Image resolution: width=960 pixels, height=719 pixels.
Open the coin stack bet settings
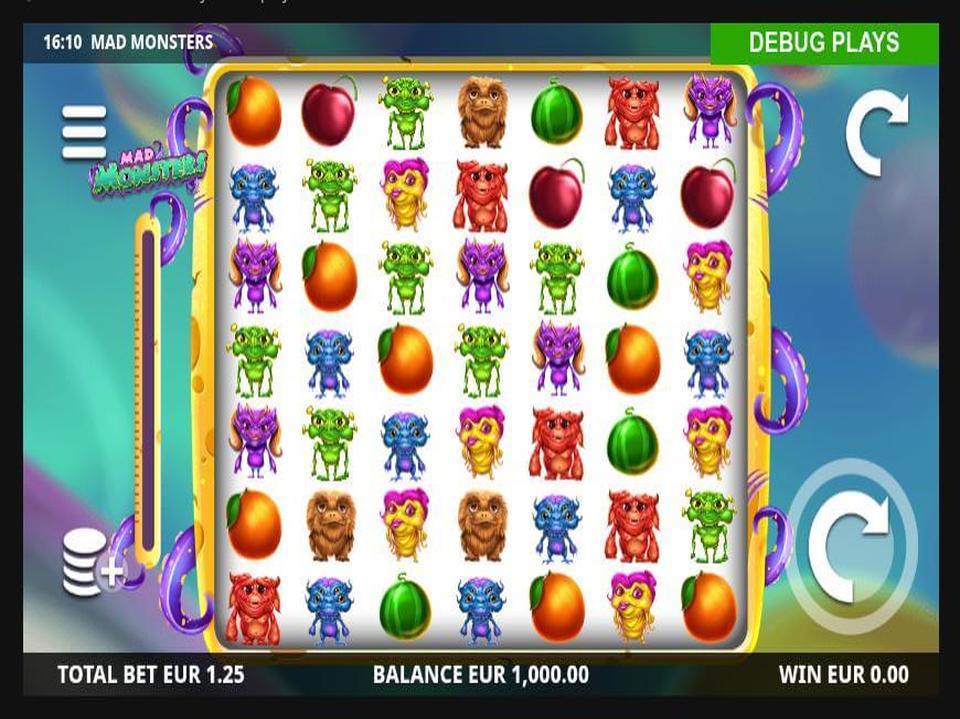(x=92, y=562)
